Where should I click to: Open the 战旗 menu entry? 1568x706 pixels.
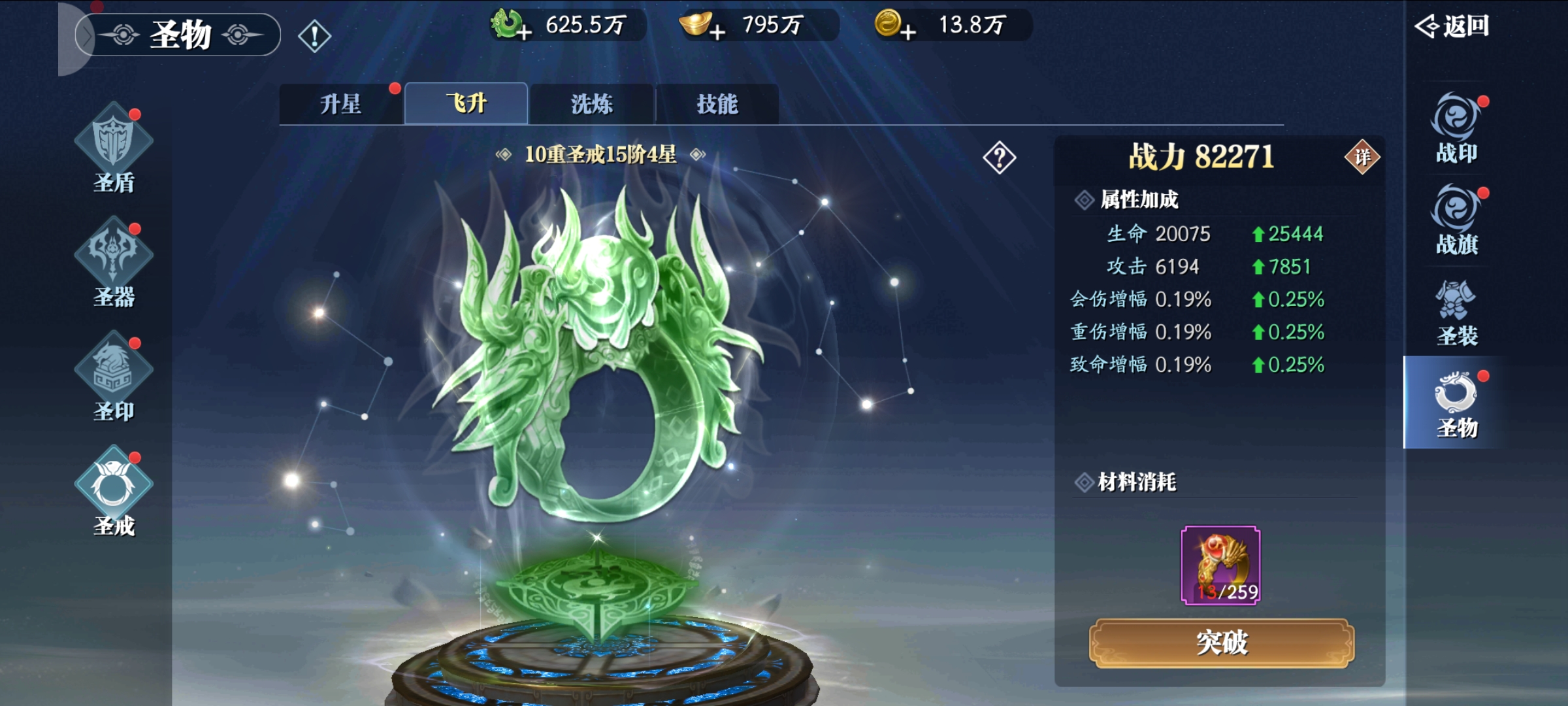[x=1456, y=220]
